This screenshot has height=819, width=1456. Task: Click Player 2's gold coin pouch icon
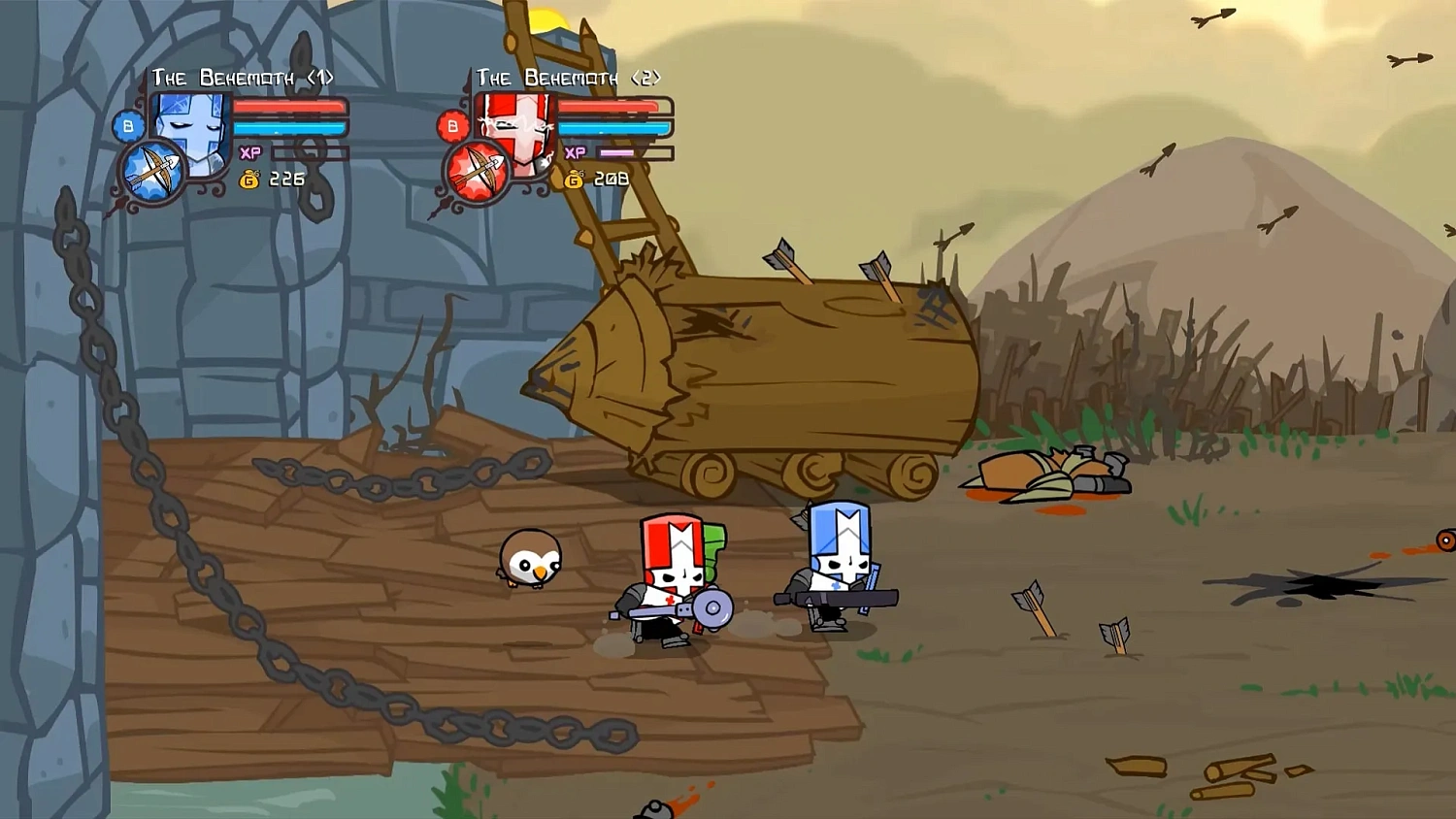click(x=573, y=179)
